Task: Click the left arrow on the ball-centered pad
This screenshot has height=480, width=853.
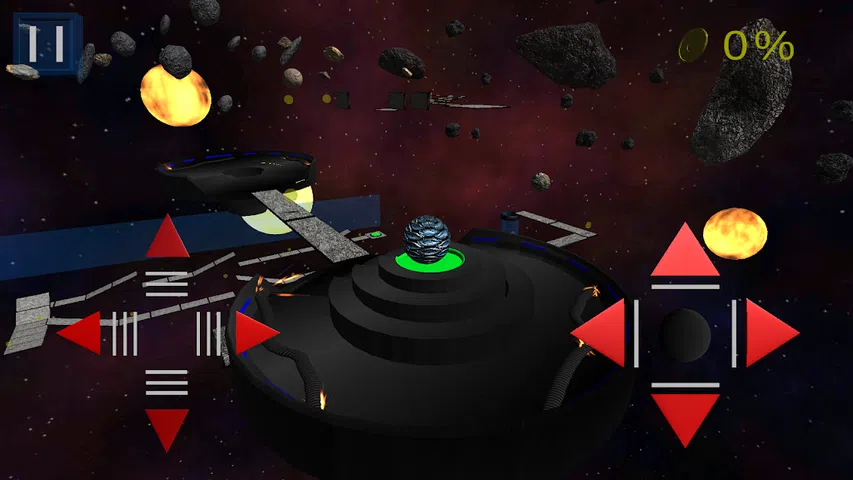Action: coord(602,333)
